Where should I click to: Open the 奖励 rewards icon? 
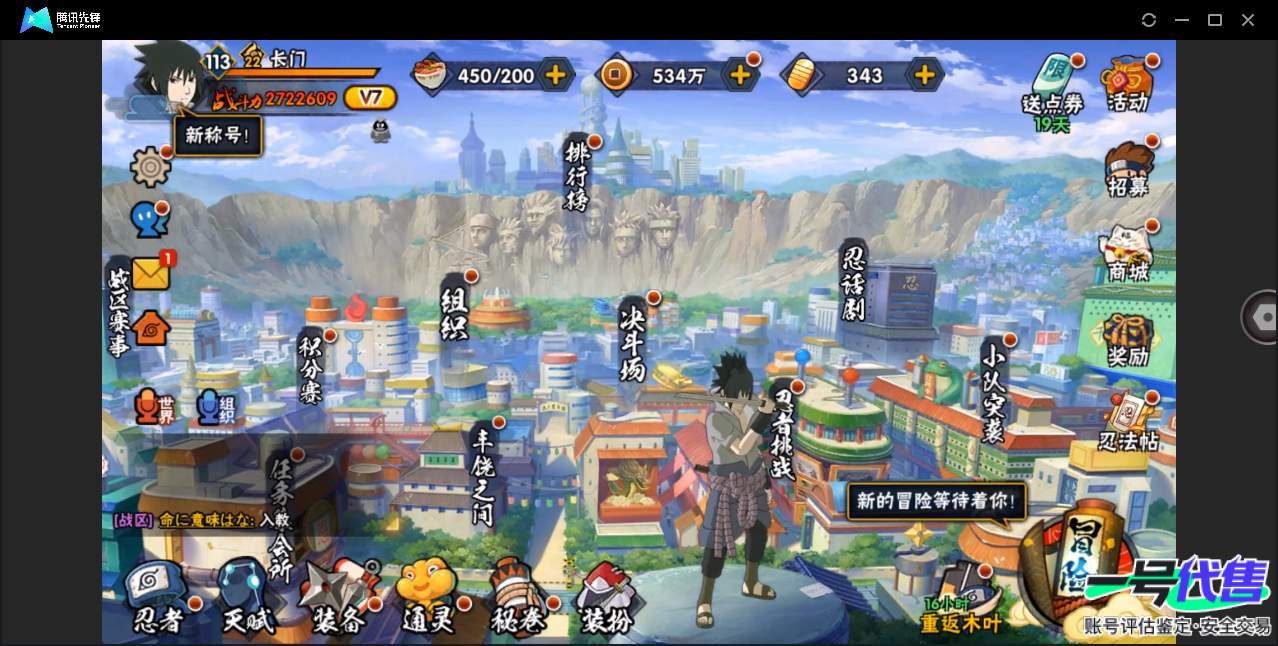tap(1128, 340)
